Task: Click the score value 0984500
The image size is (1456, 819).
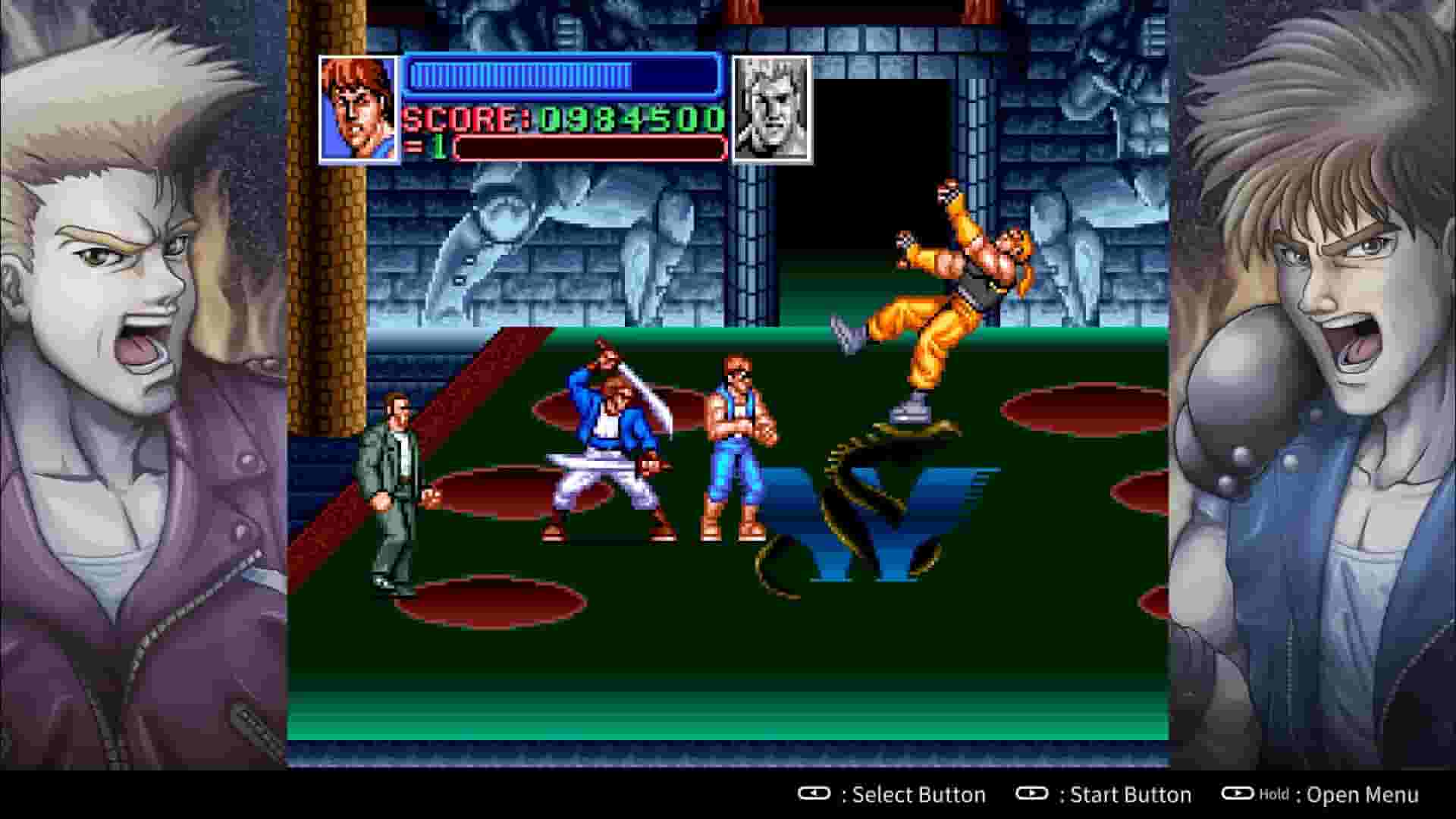Action: (629, 118)
